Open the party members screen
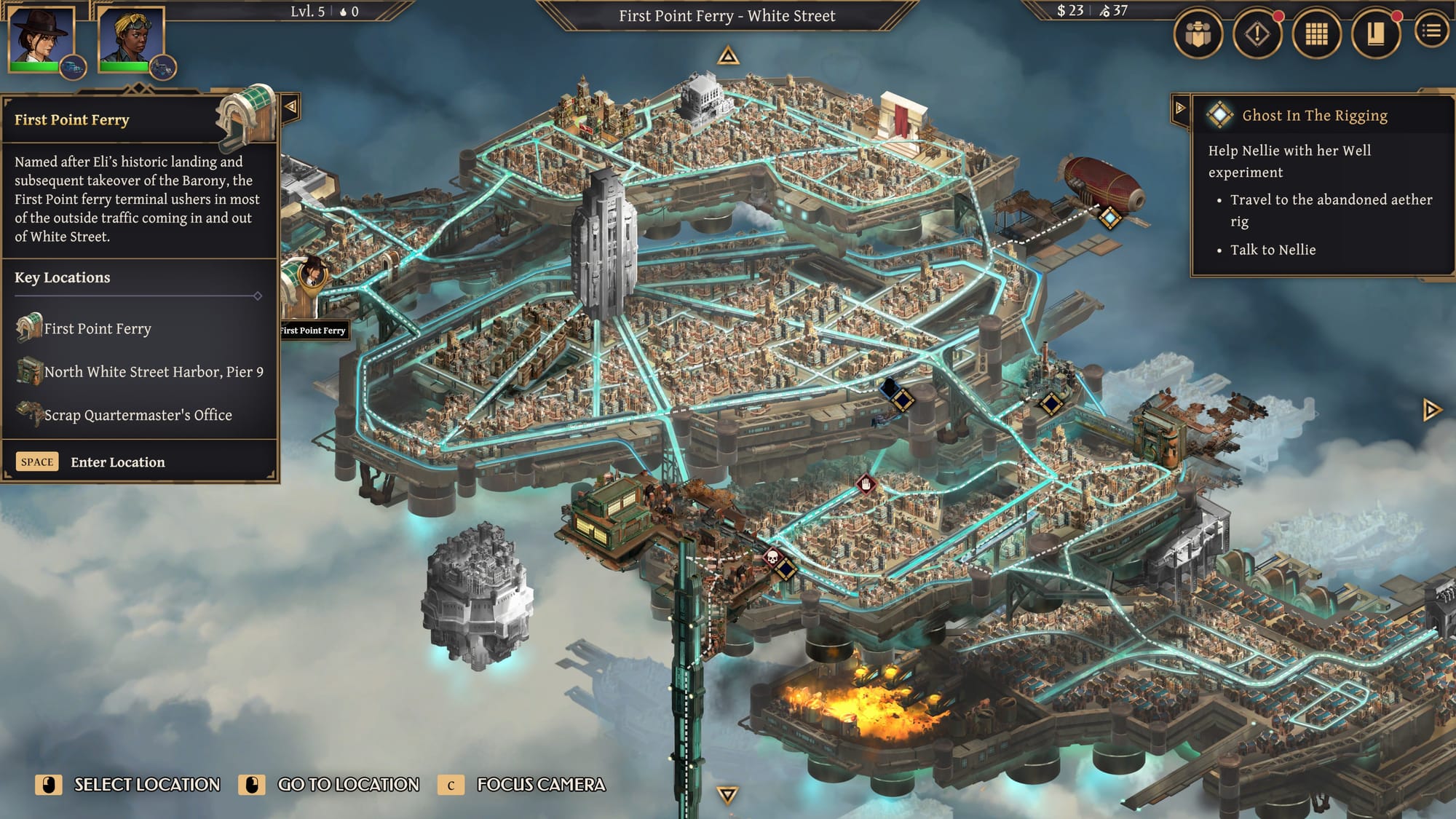 point(1198,33)
